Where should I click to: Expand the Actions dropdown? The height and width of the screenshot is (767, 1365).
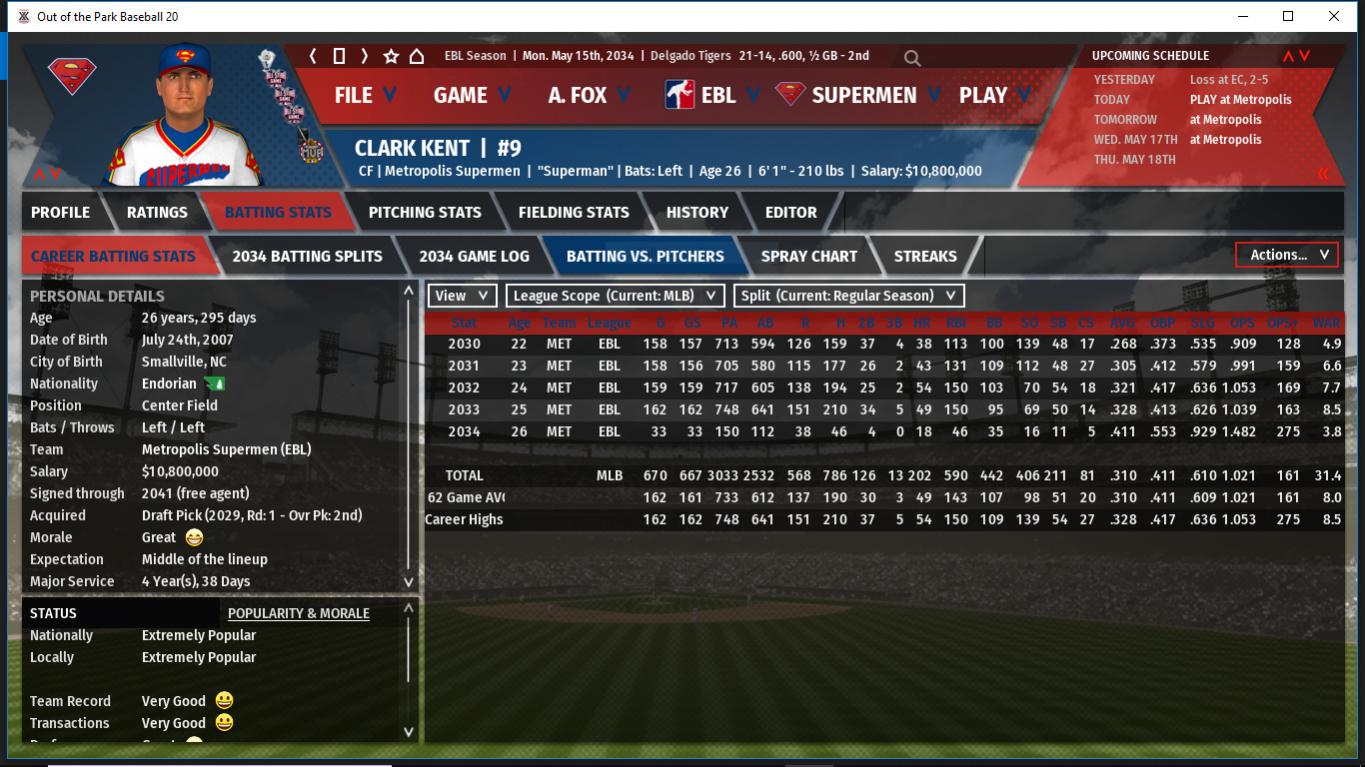coord(1287,255)
